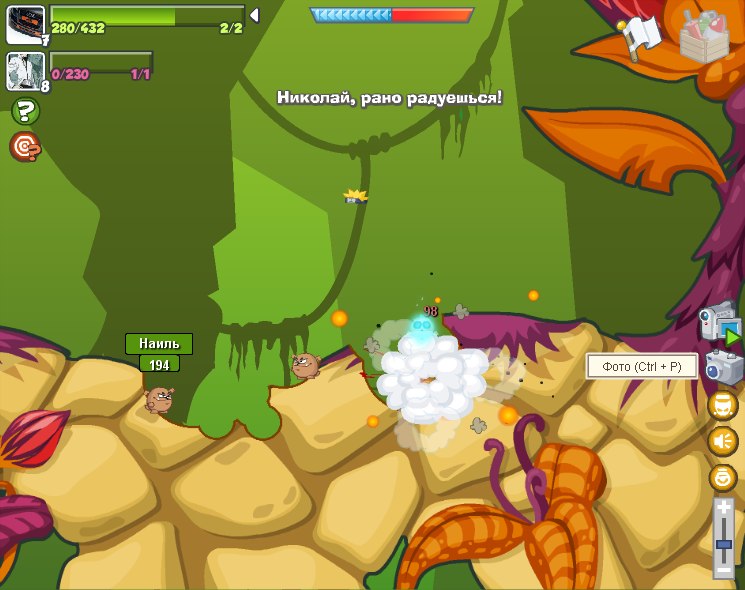This screenshot has height=590, width=745.
Task: Open the weapons crate inventory
Action: point(704,36)
